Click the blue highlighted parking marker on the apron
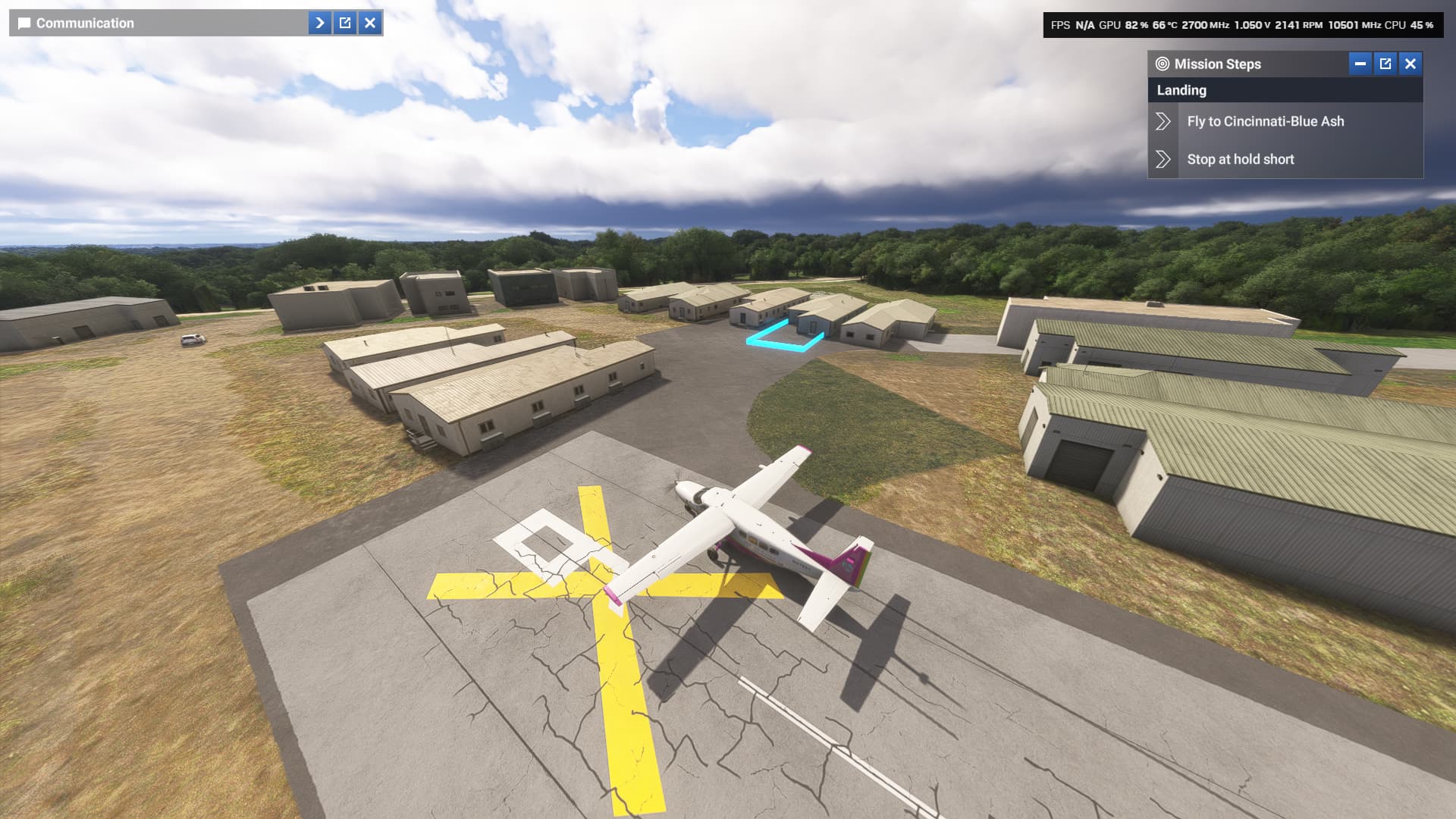The width and height of the screenshot is (1456, 819). (x=783, y=337)
